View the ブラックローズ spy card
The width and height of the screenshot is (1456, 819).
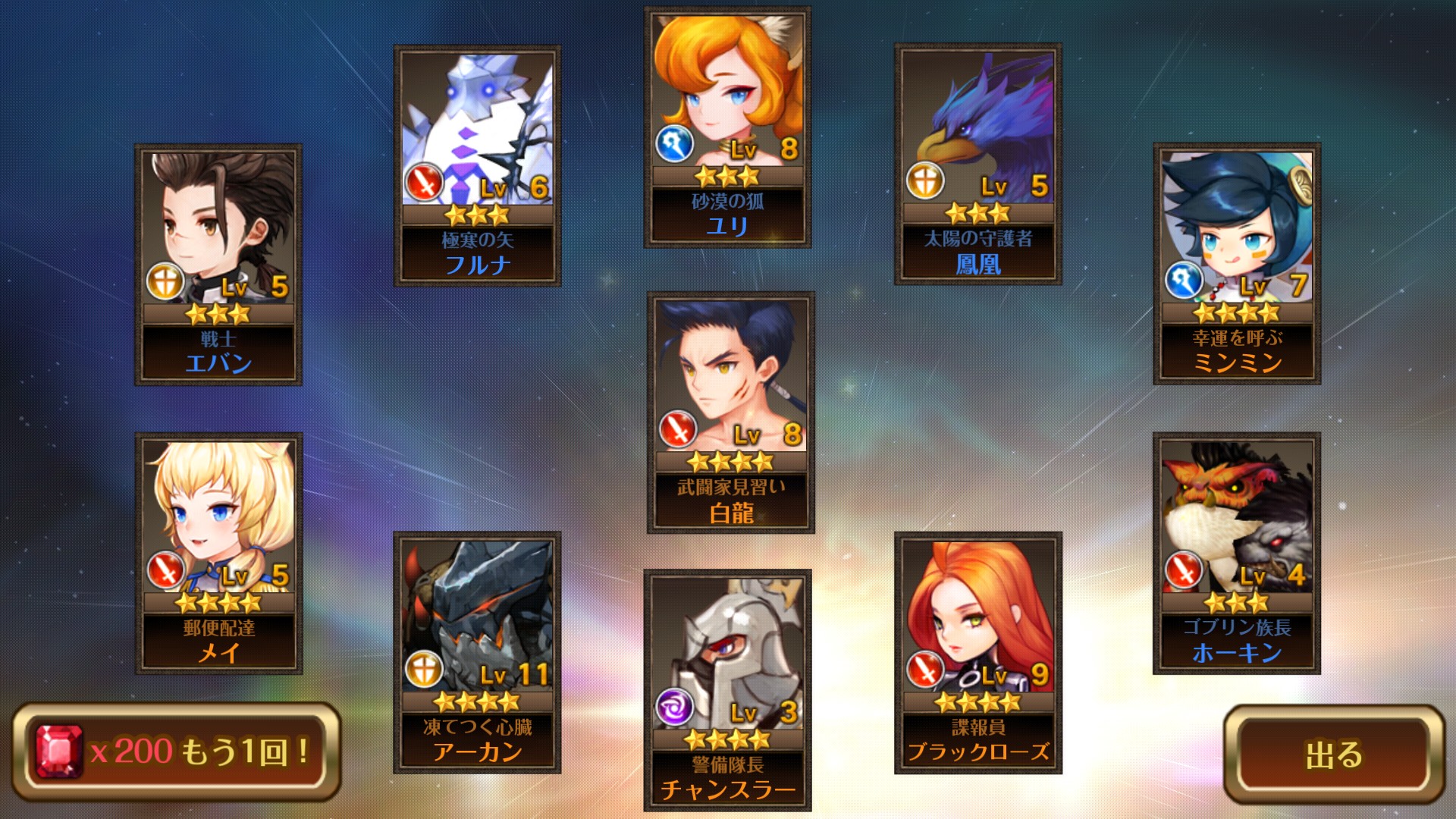(x=977, y=652)
